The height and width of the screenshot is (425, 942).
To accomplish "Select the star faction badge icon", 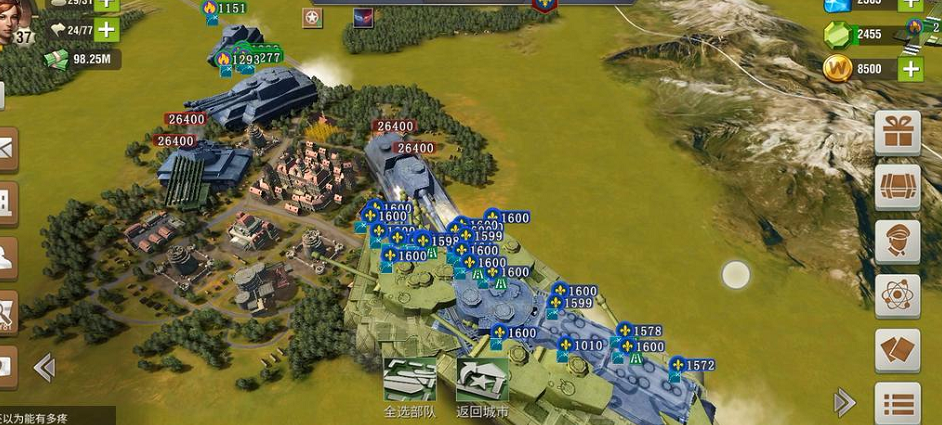I will pos(315,18).
